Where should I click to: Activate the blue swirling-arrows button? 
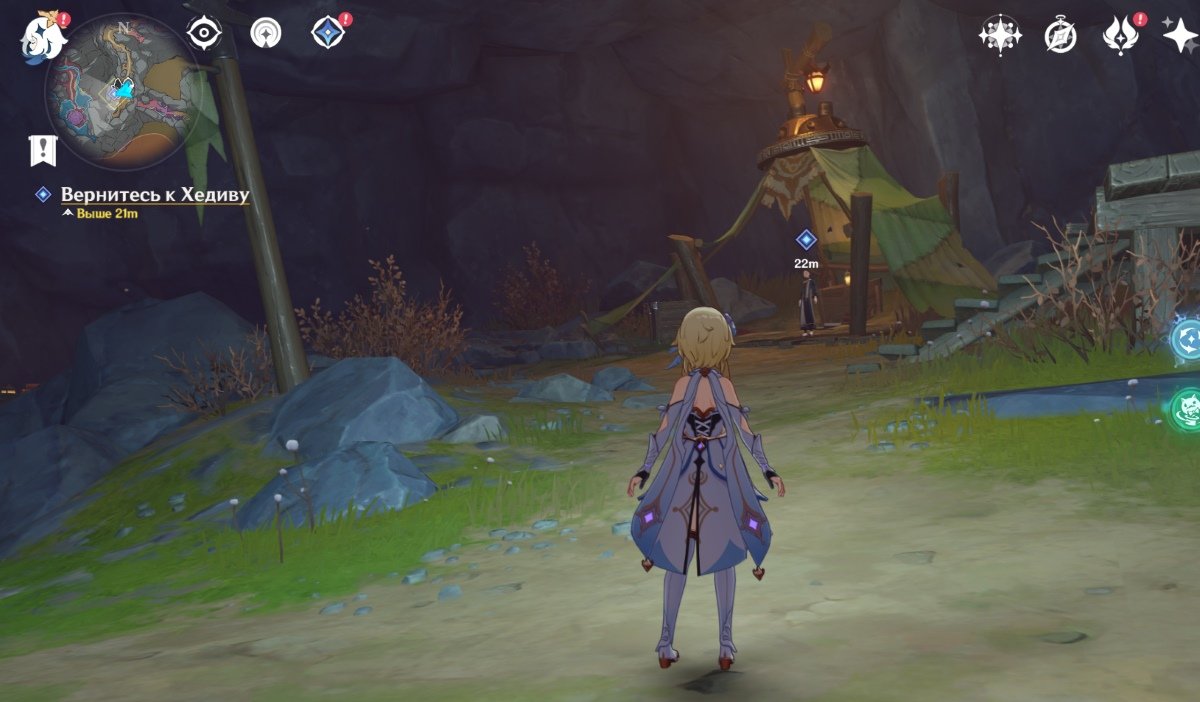pos(1187,340)
